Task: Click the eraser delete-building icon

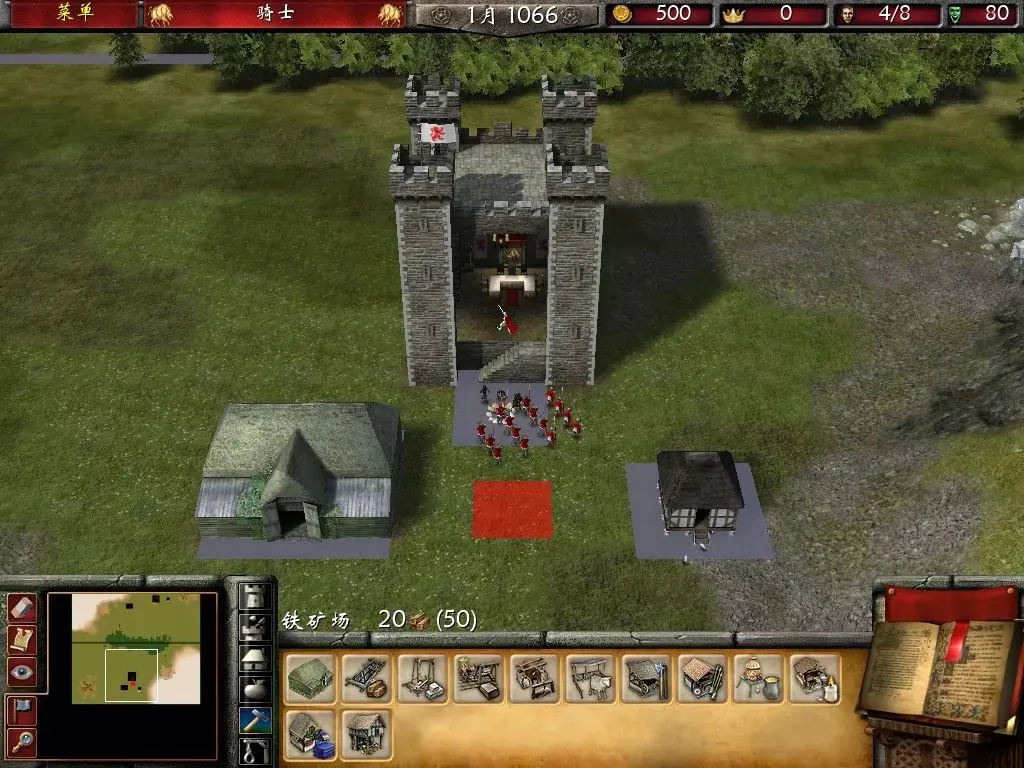Action: click(22, 607)
